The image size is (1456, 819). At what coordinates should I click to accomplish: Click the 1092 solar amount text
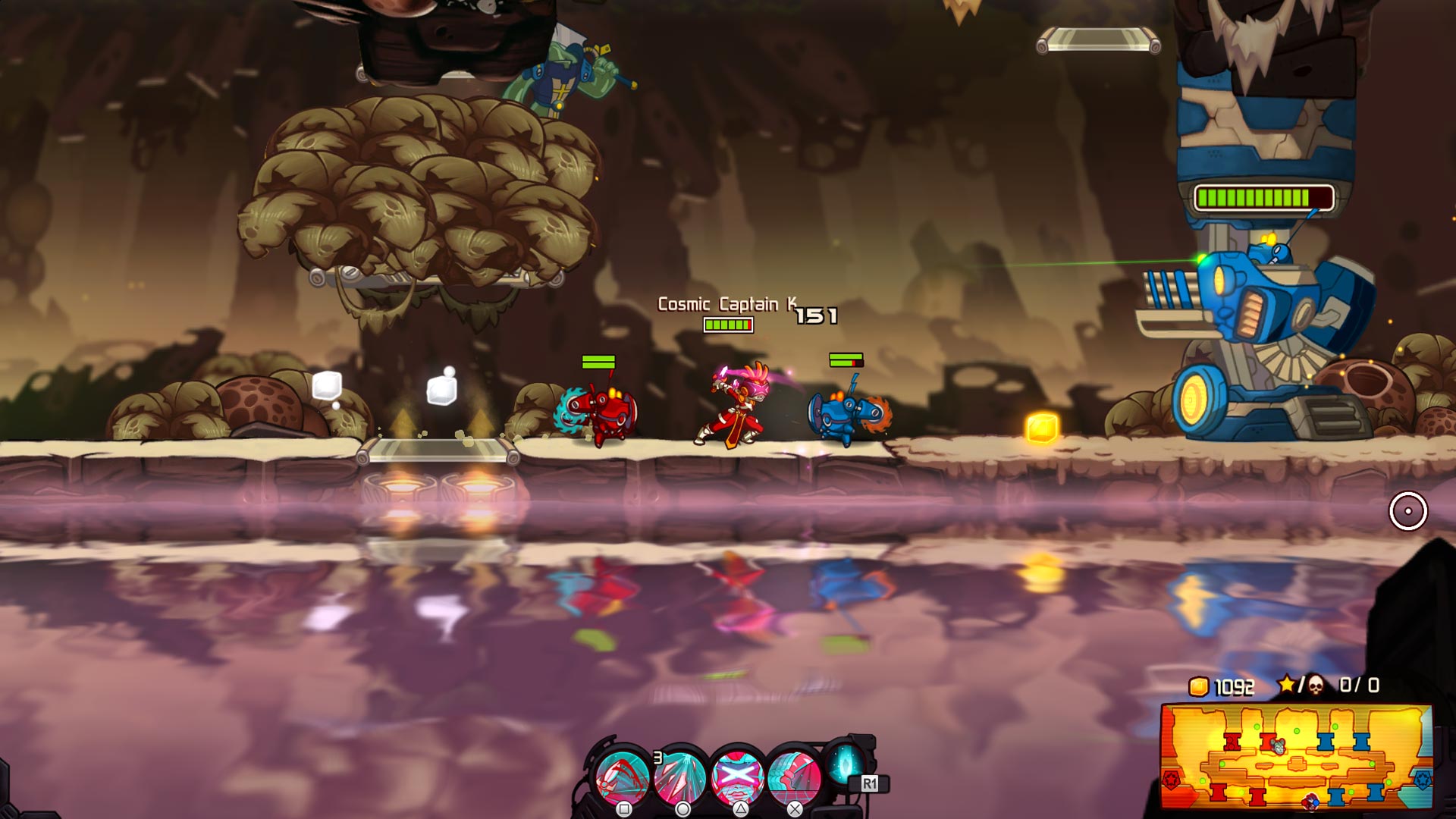1234,686
